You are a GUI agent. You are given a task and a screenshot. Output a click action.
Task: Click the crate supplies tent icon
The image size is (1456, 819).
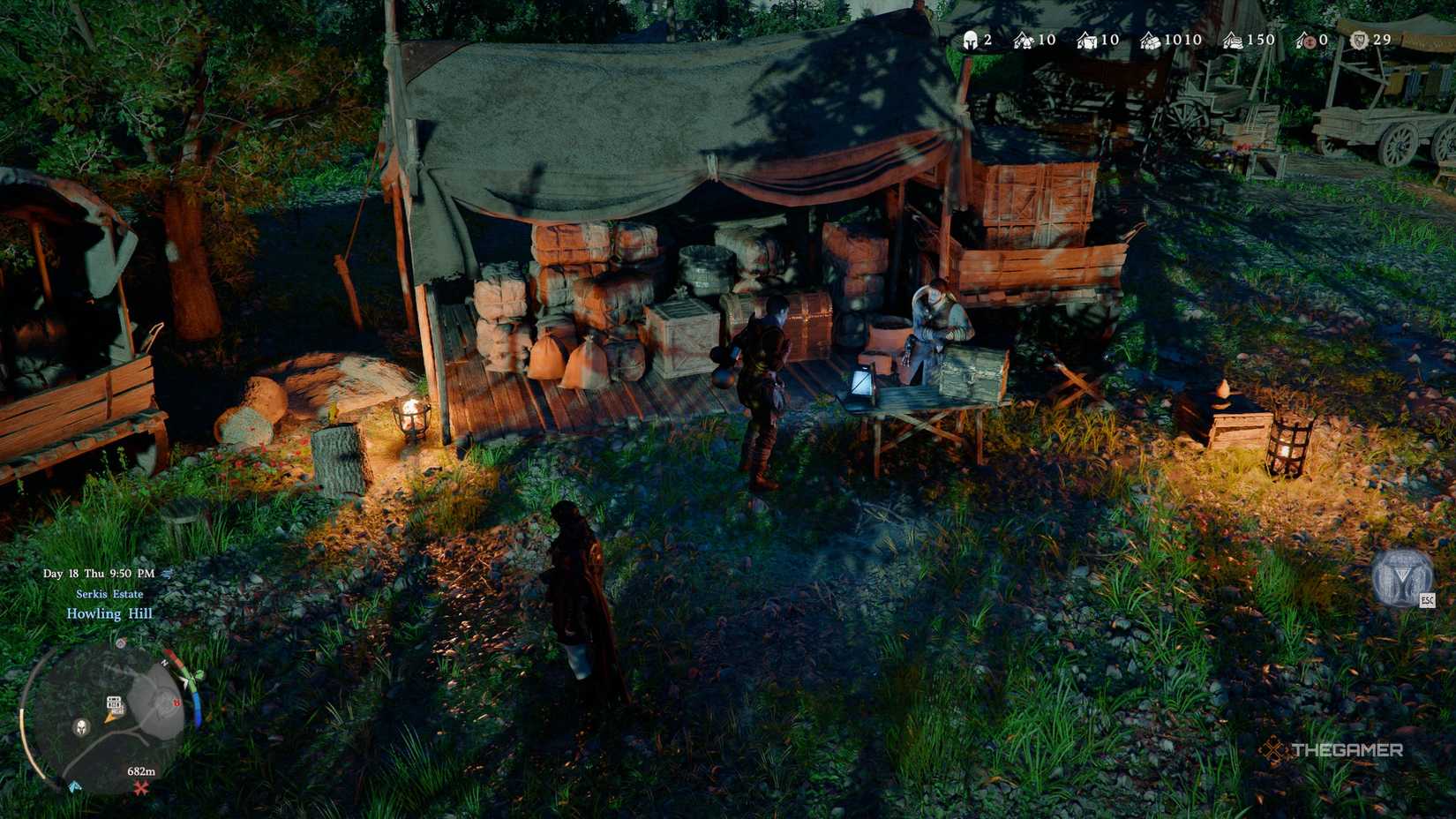point(1086,41)
